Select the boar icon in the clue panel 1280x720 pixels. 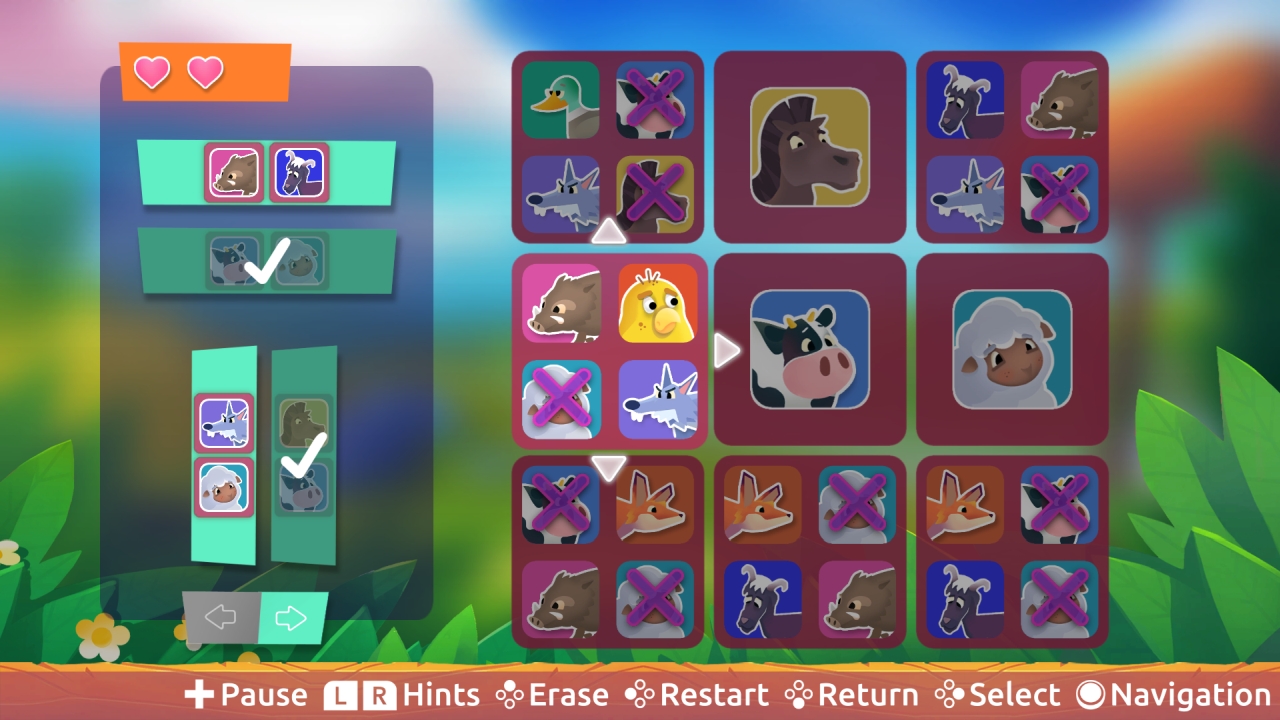coord(233,173)
